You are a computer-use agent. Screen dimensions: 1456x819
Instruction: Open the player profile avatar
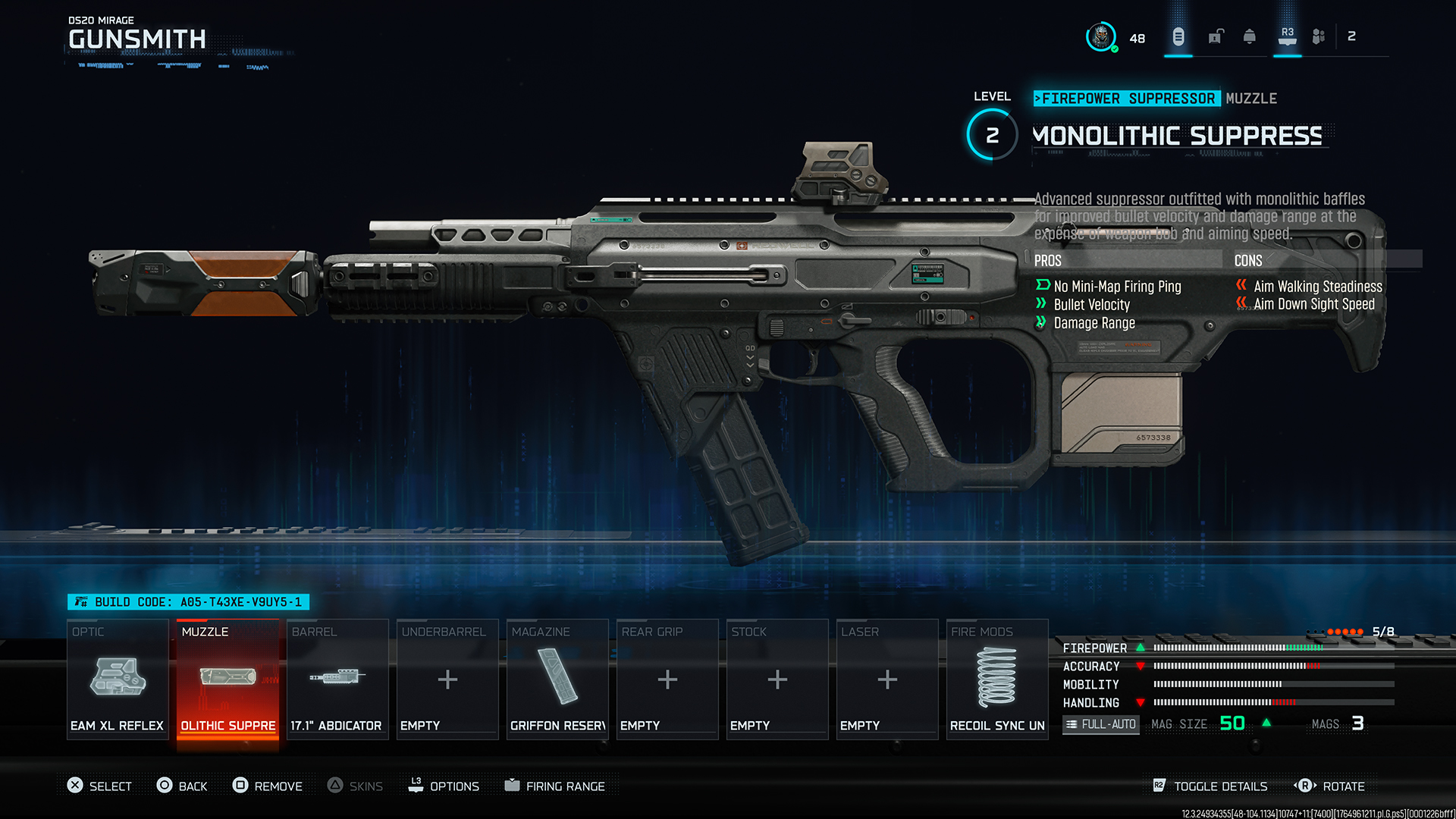point(1100,36)
